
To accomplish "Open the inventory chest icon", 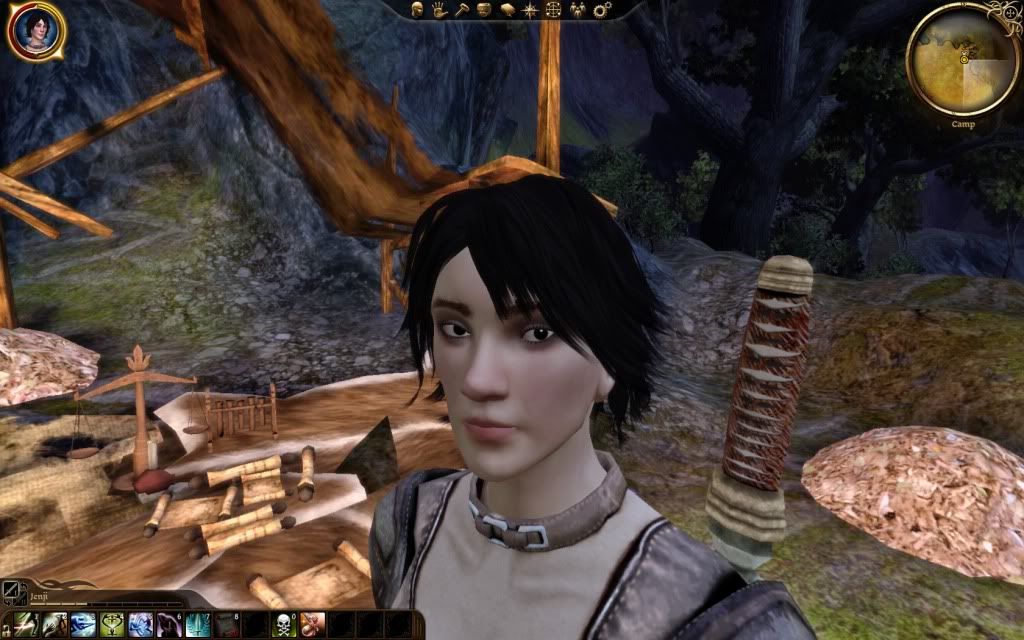I will click(x=485, y=10).
